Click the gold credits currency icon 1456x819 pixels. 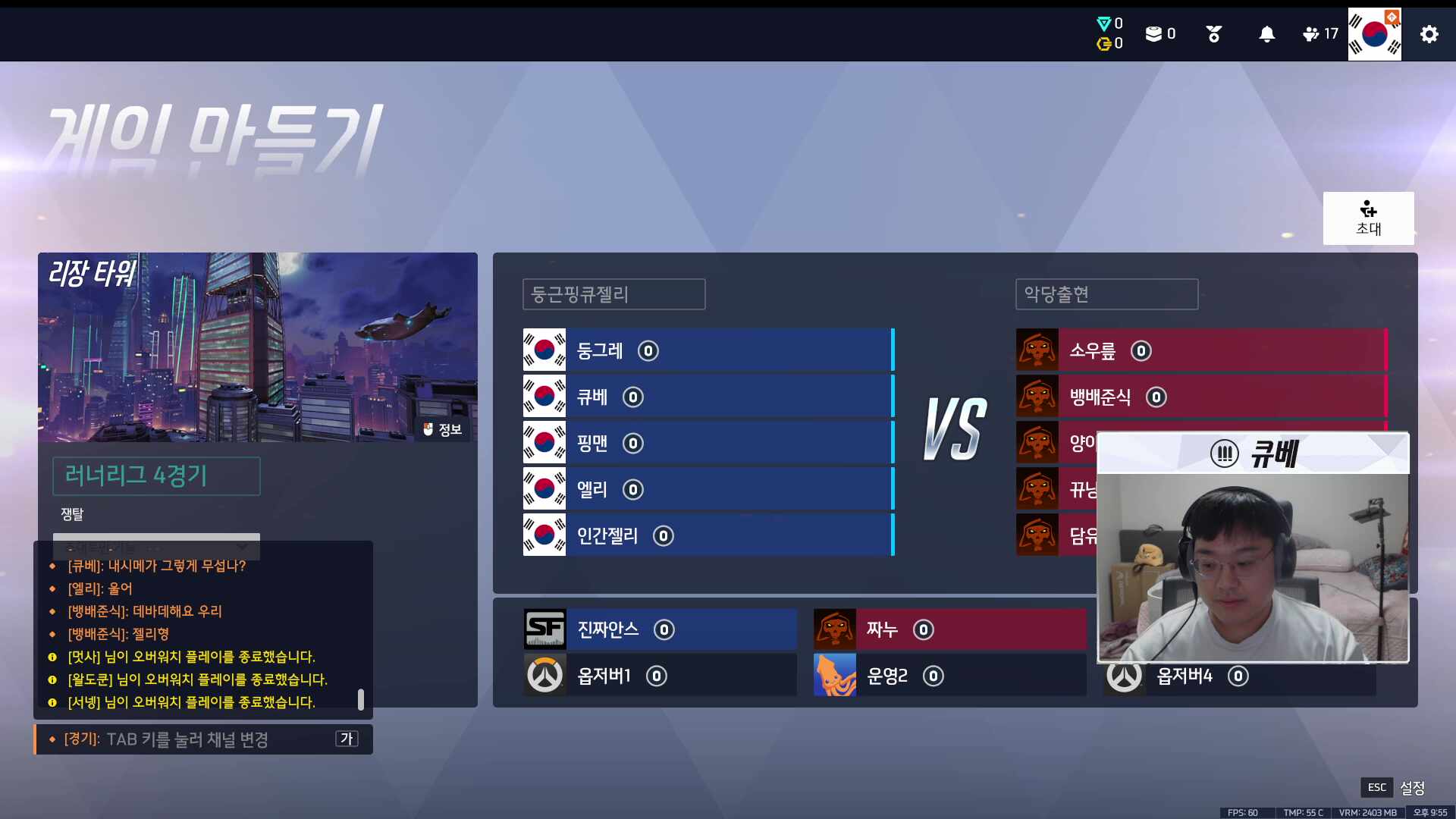1105,44
